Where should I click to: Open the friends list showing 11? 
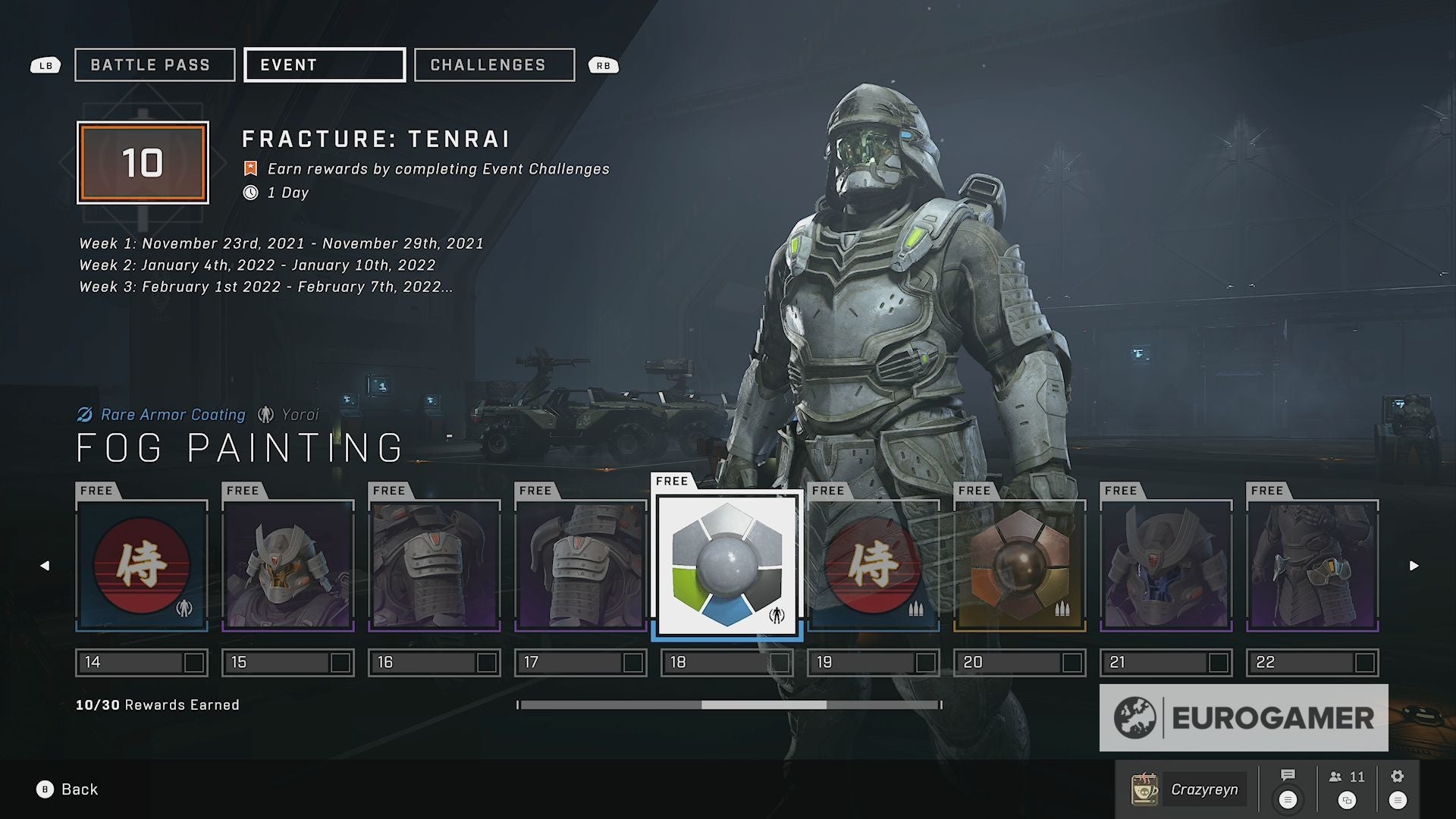pos(1347,787)
